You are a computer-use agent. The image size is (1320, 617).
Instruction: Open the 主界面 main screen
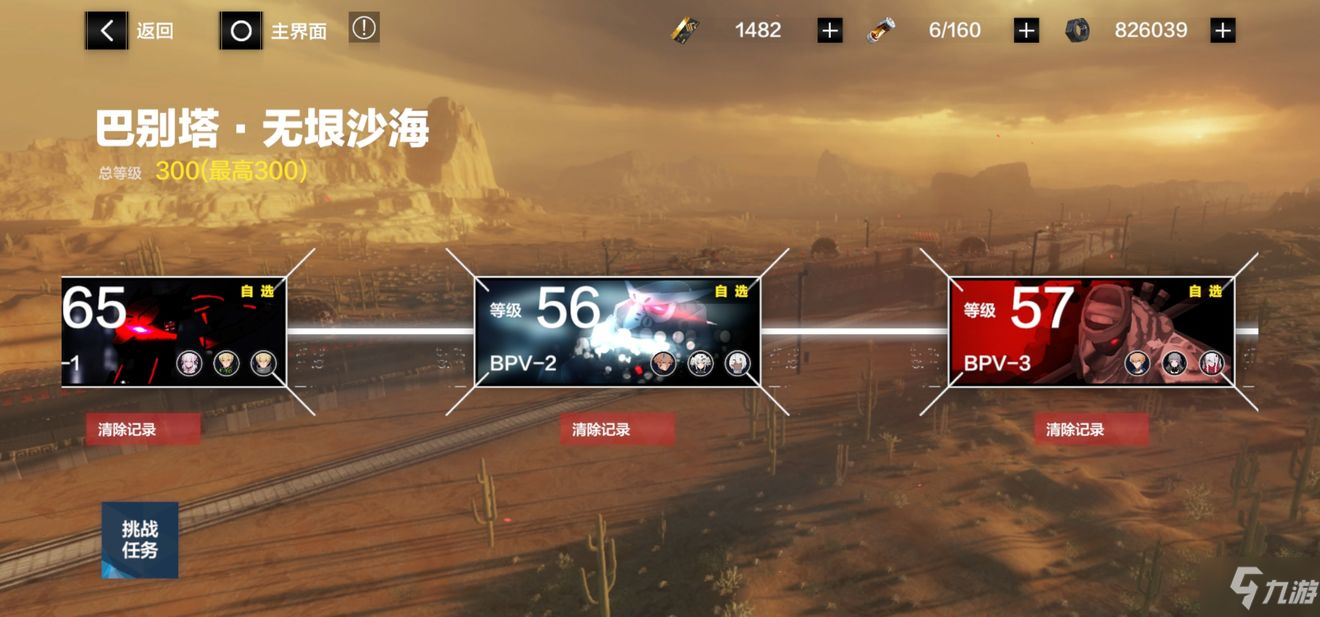[x=275, y=31]
